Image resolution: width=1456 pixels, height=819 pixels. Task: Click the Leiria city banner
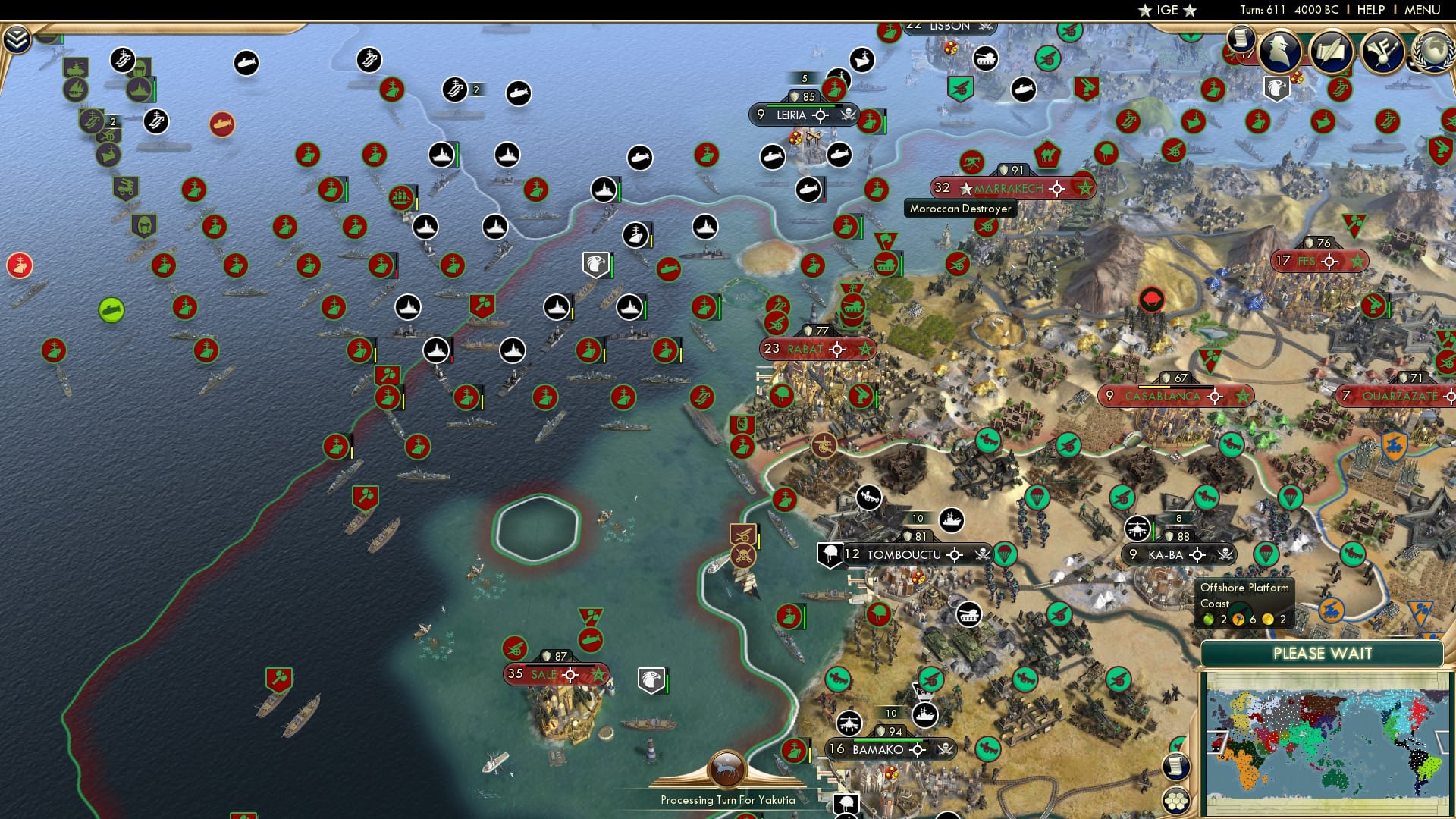tap(792, 115)
